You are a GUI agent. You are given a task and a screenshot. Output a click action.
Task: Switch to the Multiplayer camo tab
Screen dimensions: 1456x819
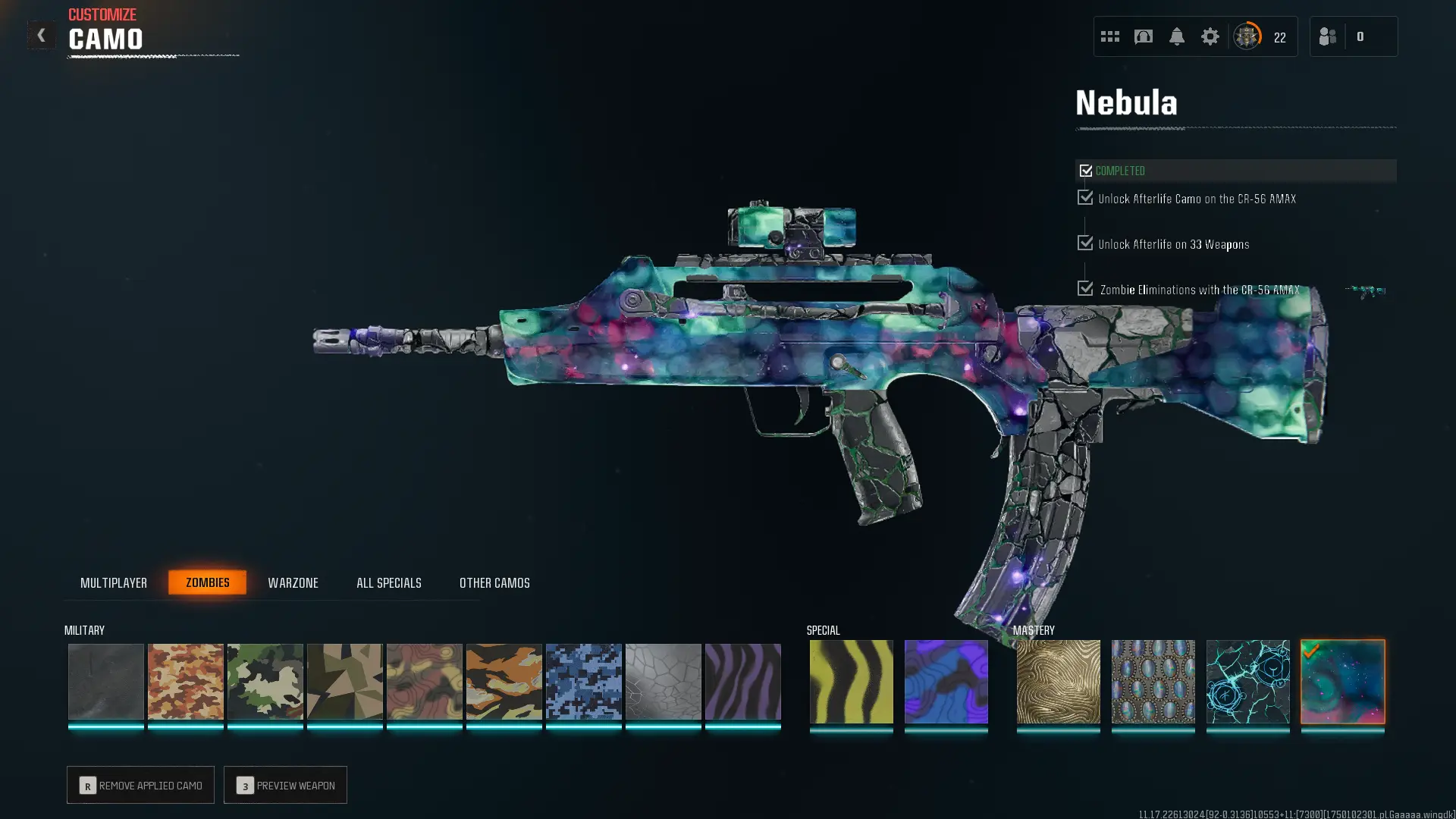(114, 582)
